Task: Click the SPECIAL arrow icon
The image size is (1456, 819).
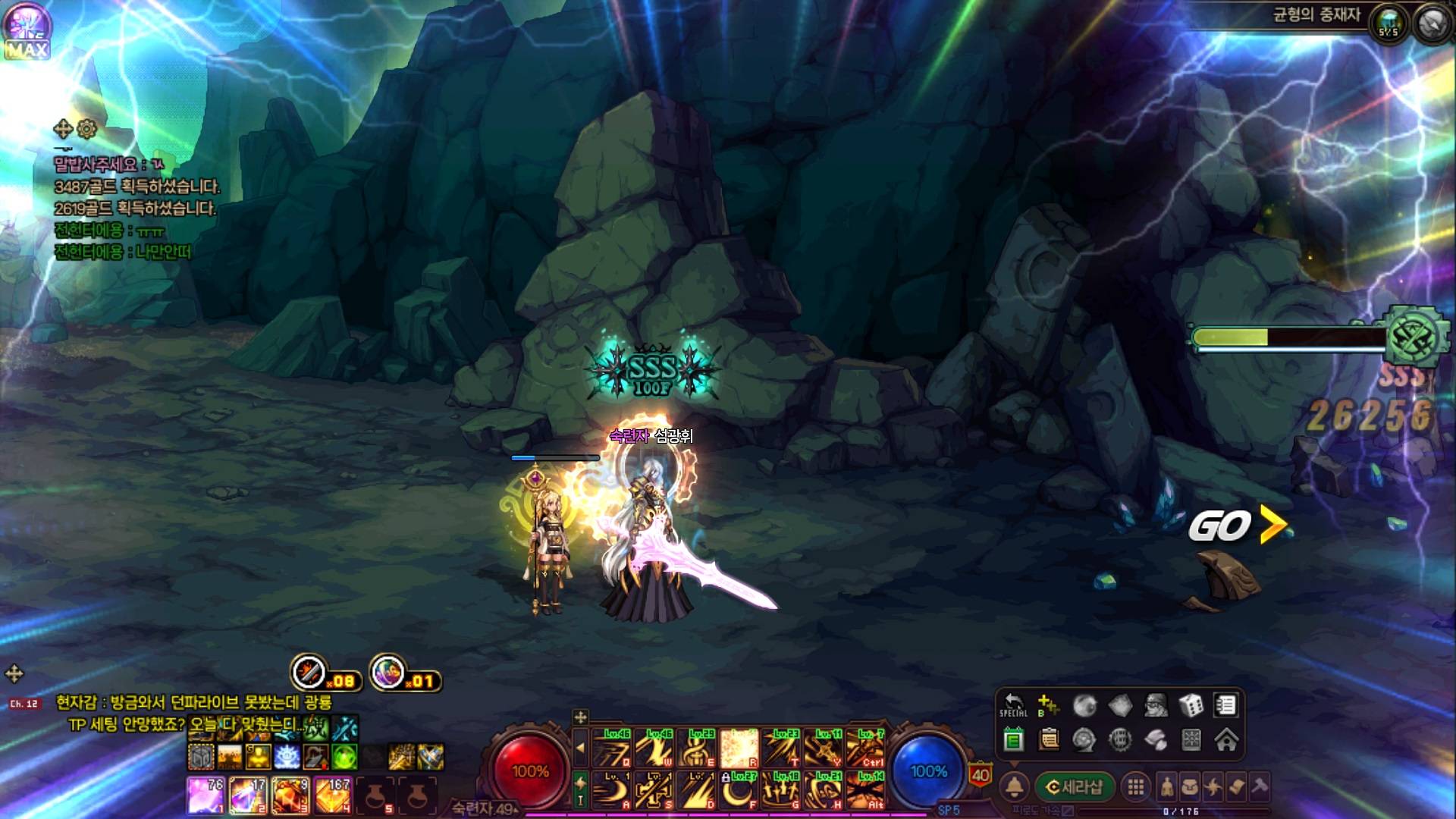Action: [1013, 705]
